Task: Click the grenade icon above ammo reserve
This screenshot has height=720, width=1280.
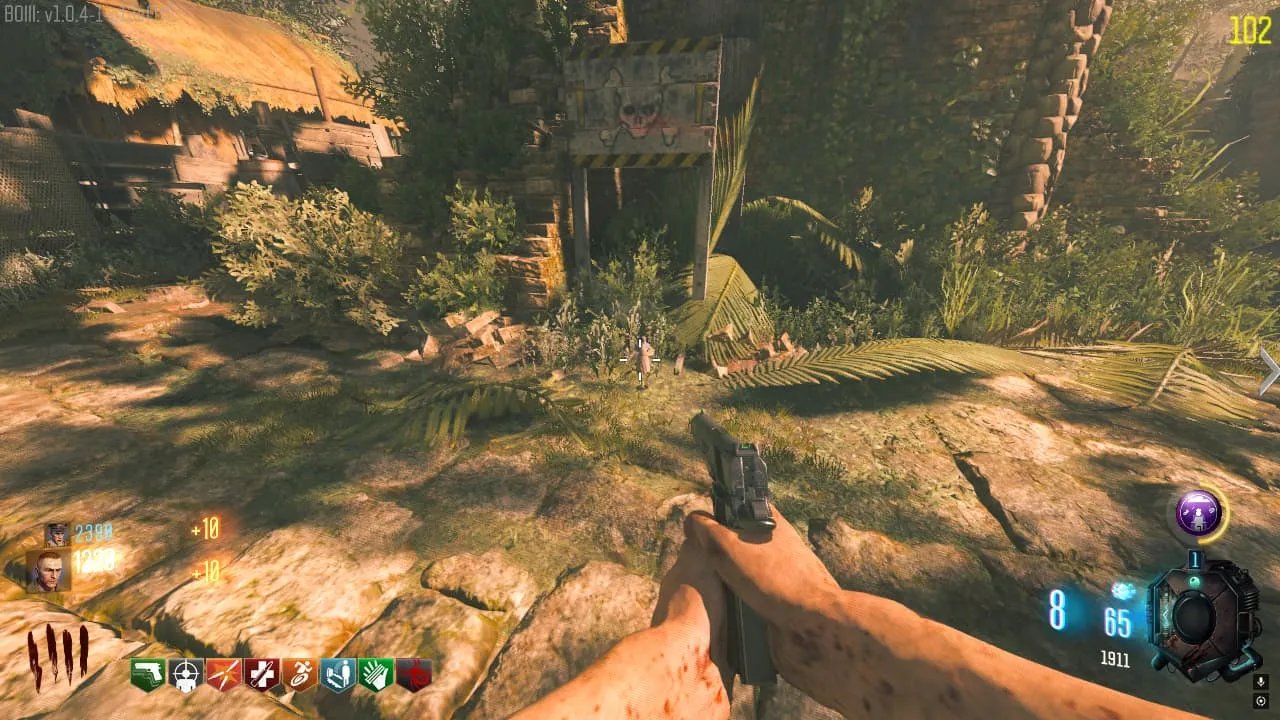Action: click(x=1121, y=592)
